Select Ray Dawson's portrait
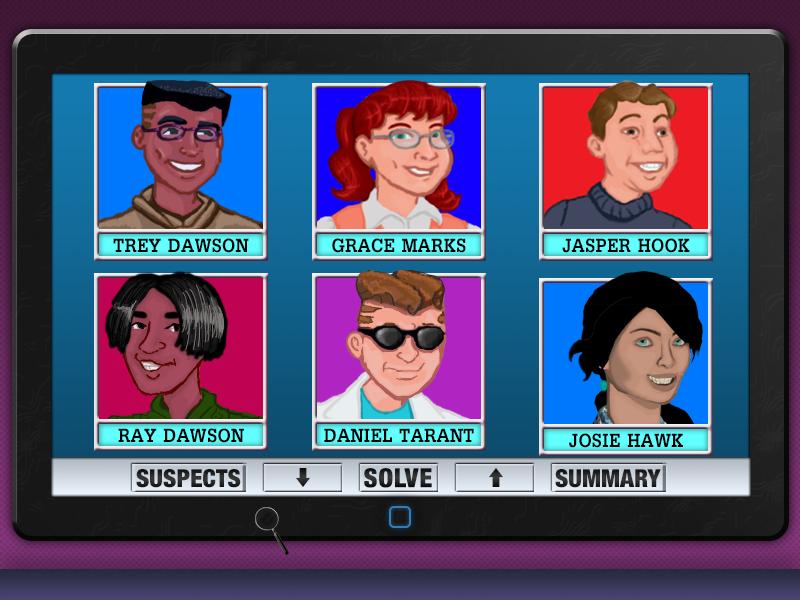The width and height of the screenshot is (800, 600). click(x=181, y=346)
